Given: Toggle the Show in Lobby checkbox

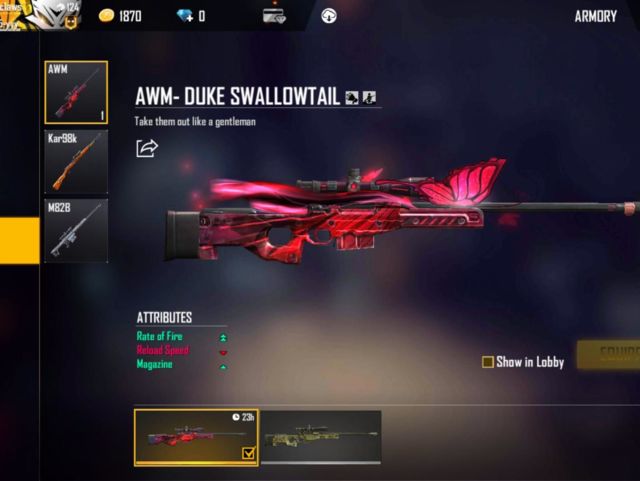Looking at the screenshot, I should (x=488, y=362).
